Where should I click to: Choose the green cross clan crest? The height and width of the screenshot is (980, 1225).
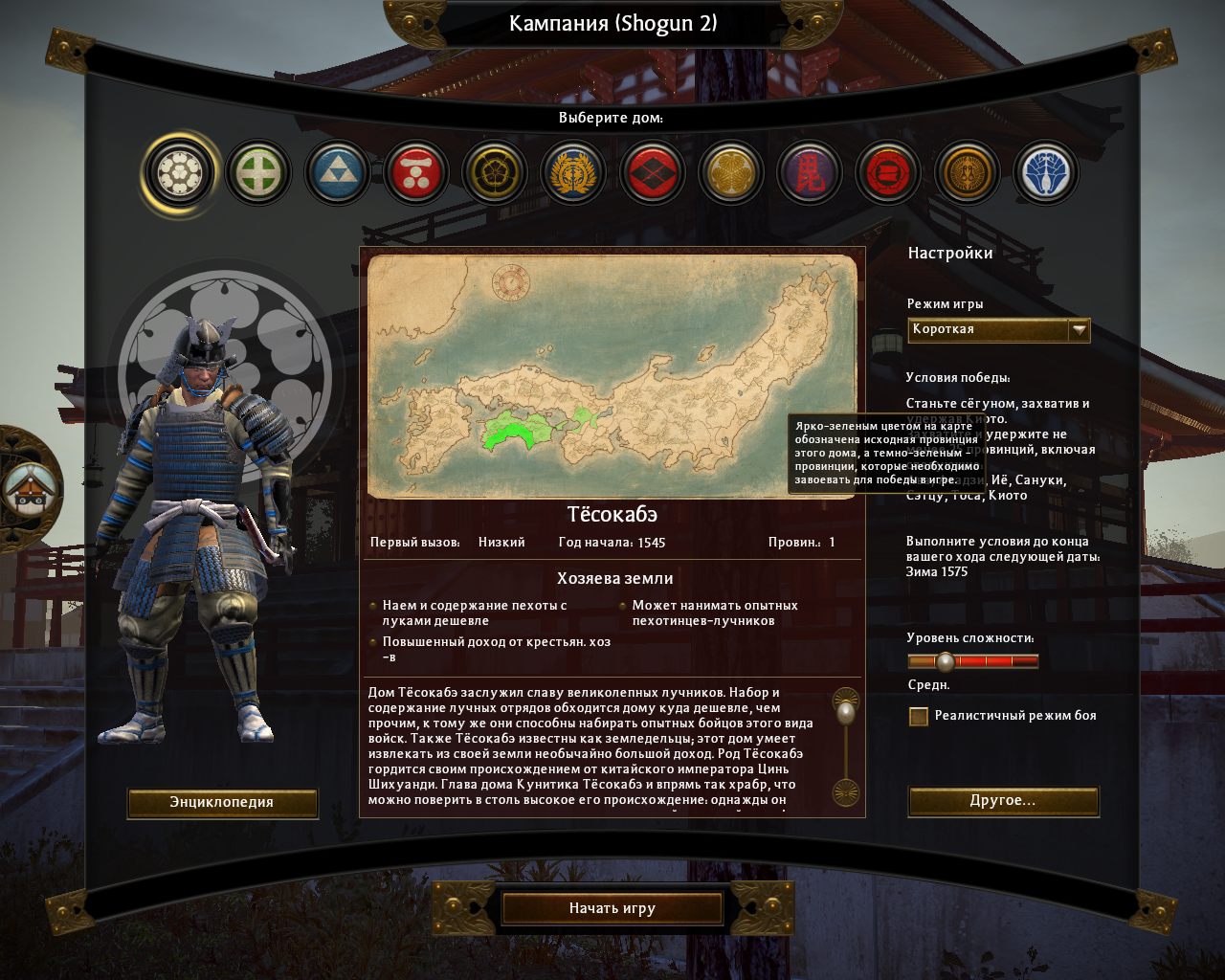pos(258,173)
